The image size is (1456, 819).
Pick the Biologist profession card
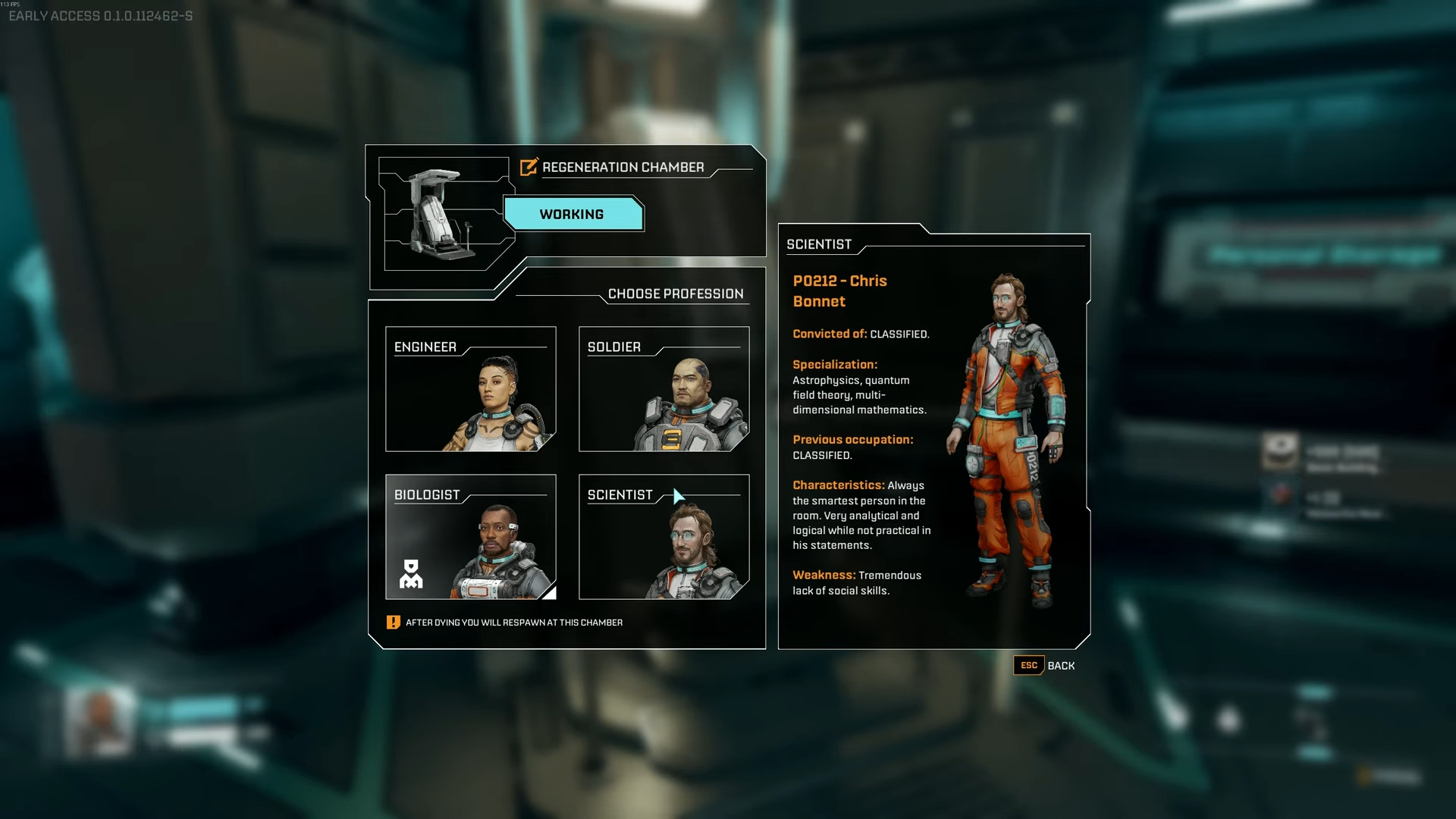470,537
